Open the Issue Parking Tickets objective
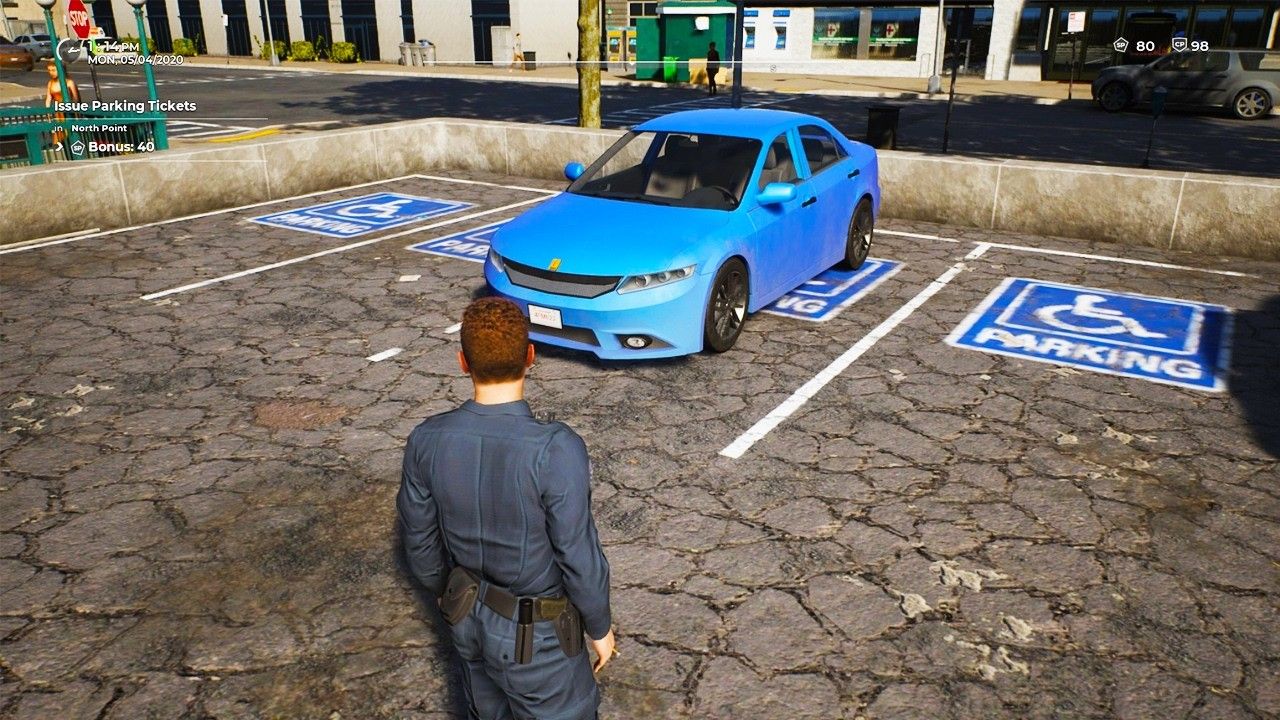Screen dimensions: 1280x720 tap(125, 105)
